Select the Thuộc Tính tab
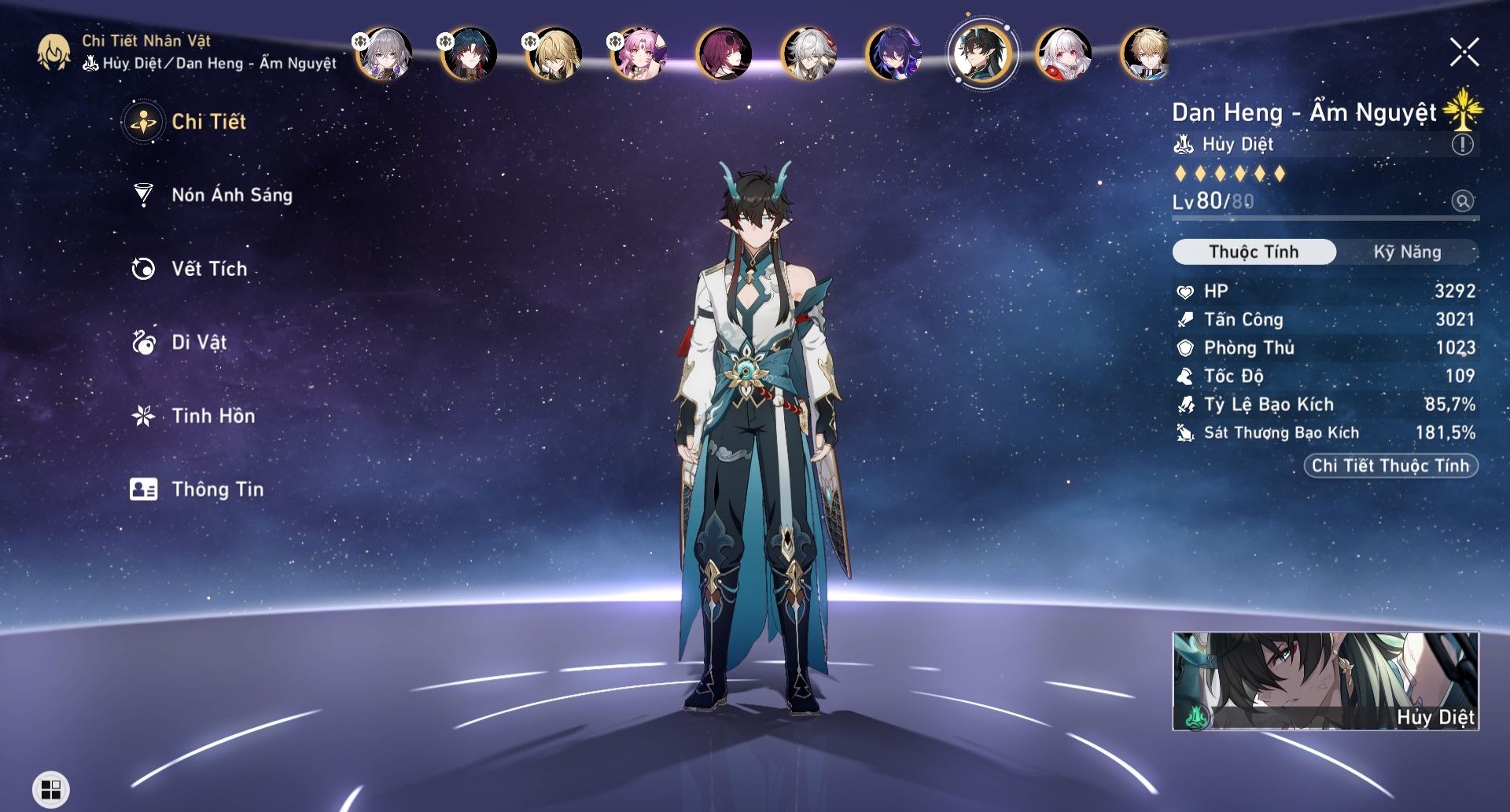This screenshot has height=812, width=1510. click(1254, 252)
